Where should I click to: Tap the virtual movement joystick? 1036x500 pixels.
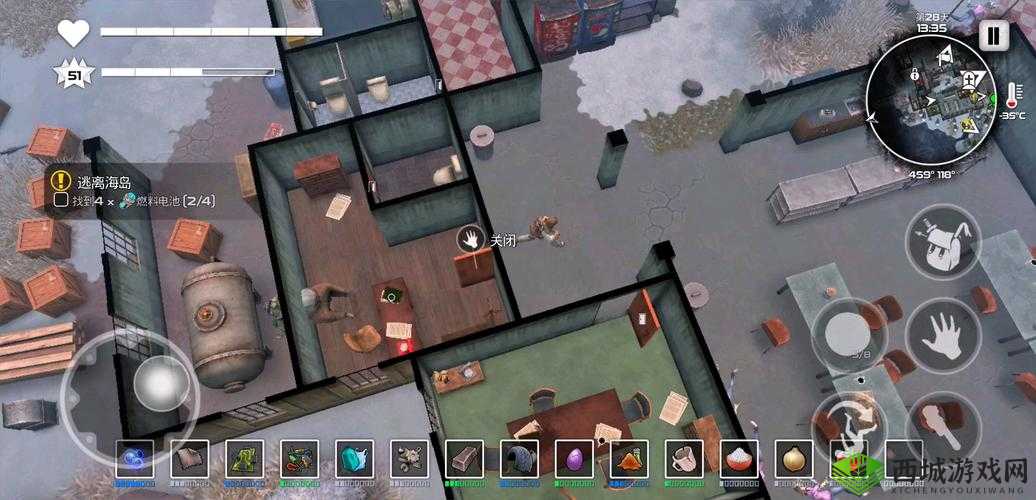click(x=155, y=382)
